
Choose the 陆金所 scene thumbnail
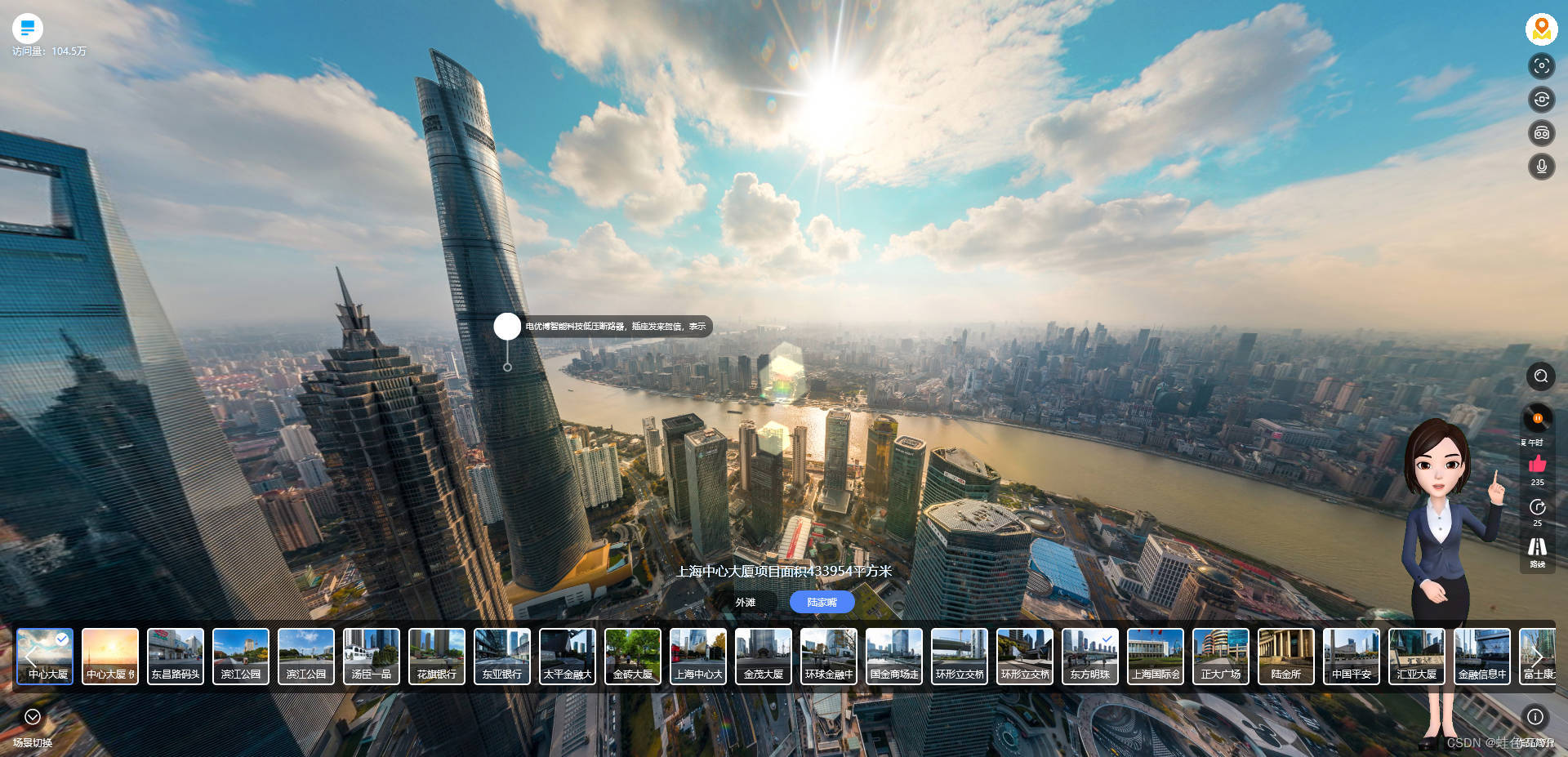pos(1286,656)
